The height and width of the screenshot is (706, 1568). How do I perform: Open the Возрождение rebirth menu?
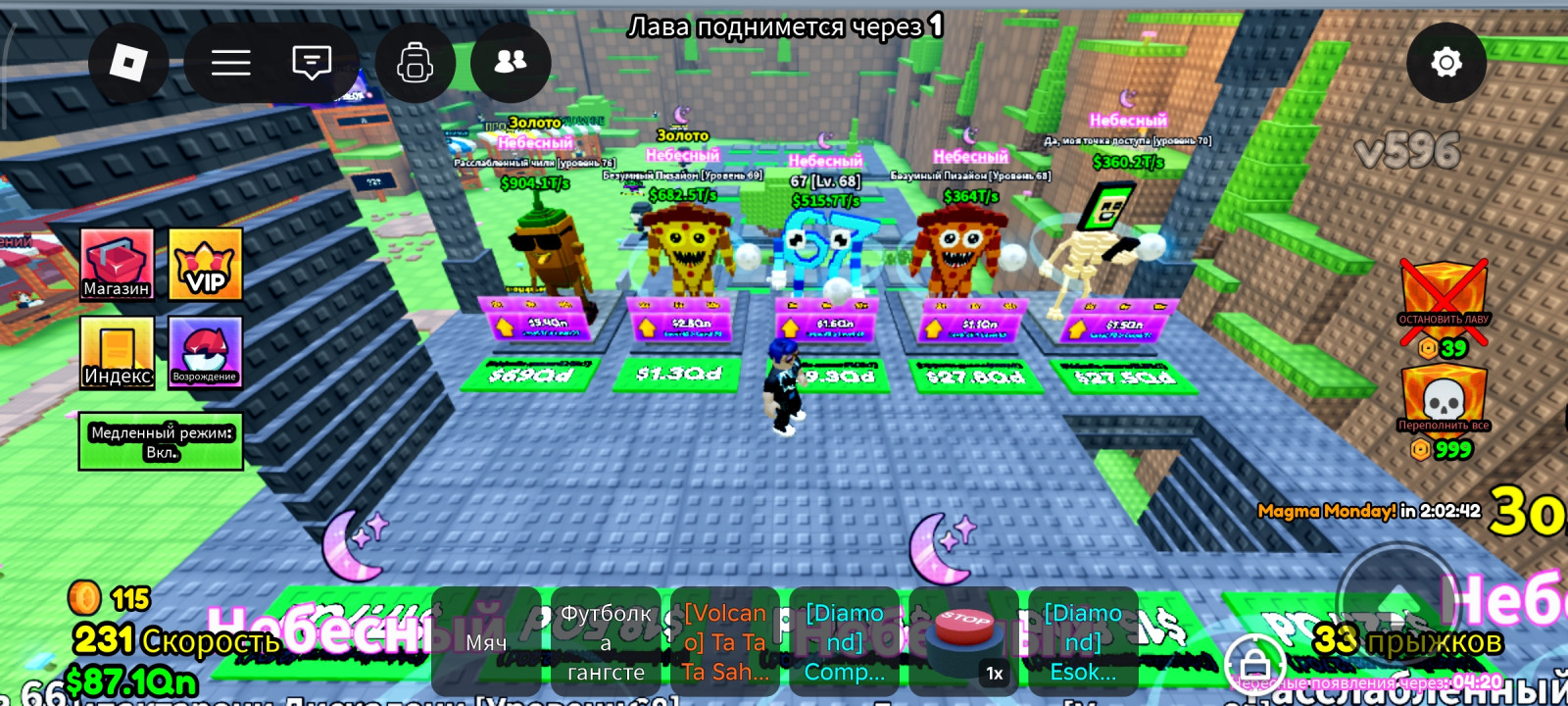(205, 352)
